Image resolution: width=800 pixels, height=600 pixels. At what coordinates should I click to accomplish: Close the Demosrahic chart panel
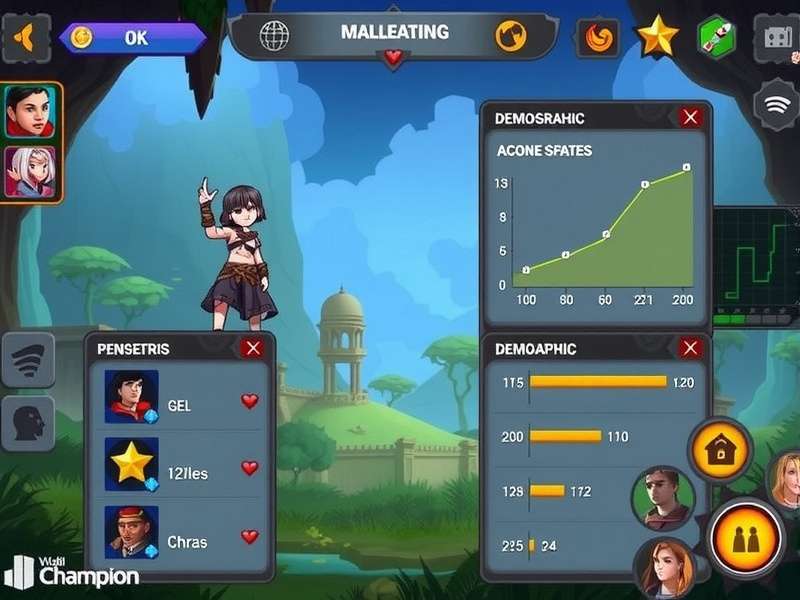(x=690, y=118)
